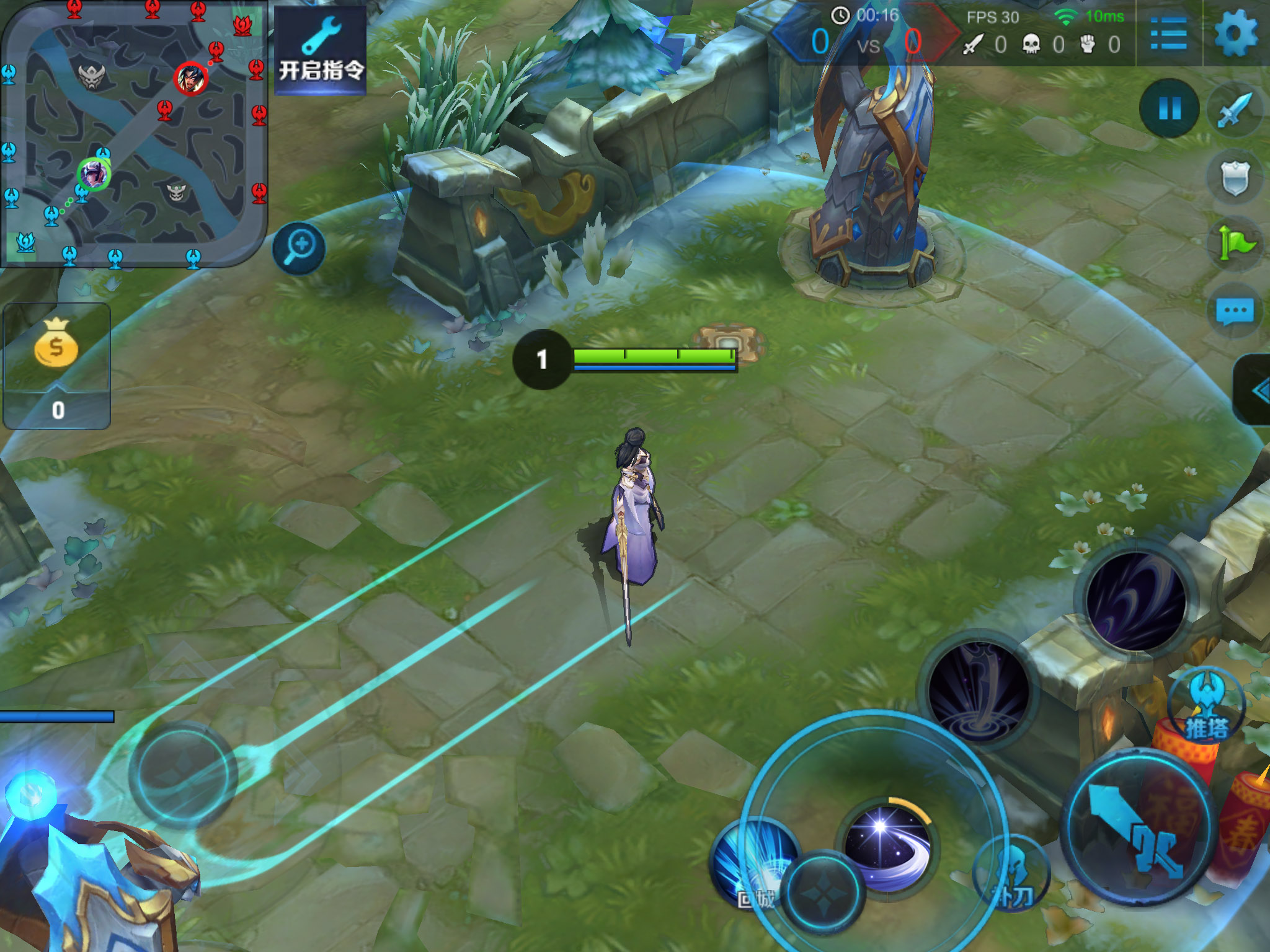Select the blue sword attack signal icon
Screen dimensions: 1270x952
pos(1235,110)
